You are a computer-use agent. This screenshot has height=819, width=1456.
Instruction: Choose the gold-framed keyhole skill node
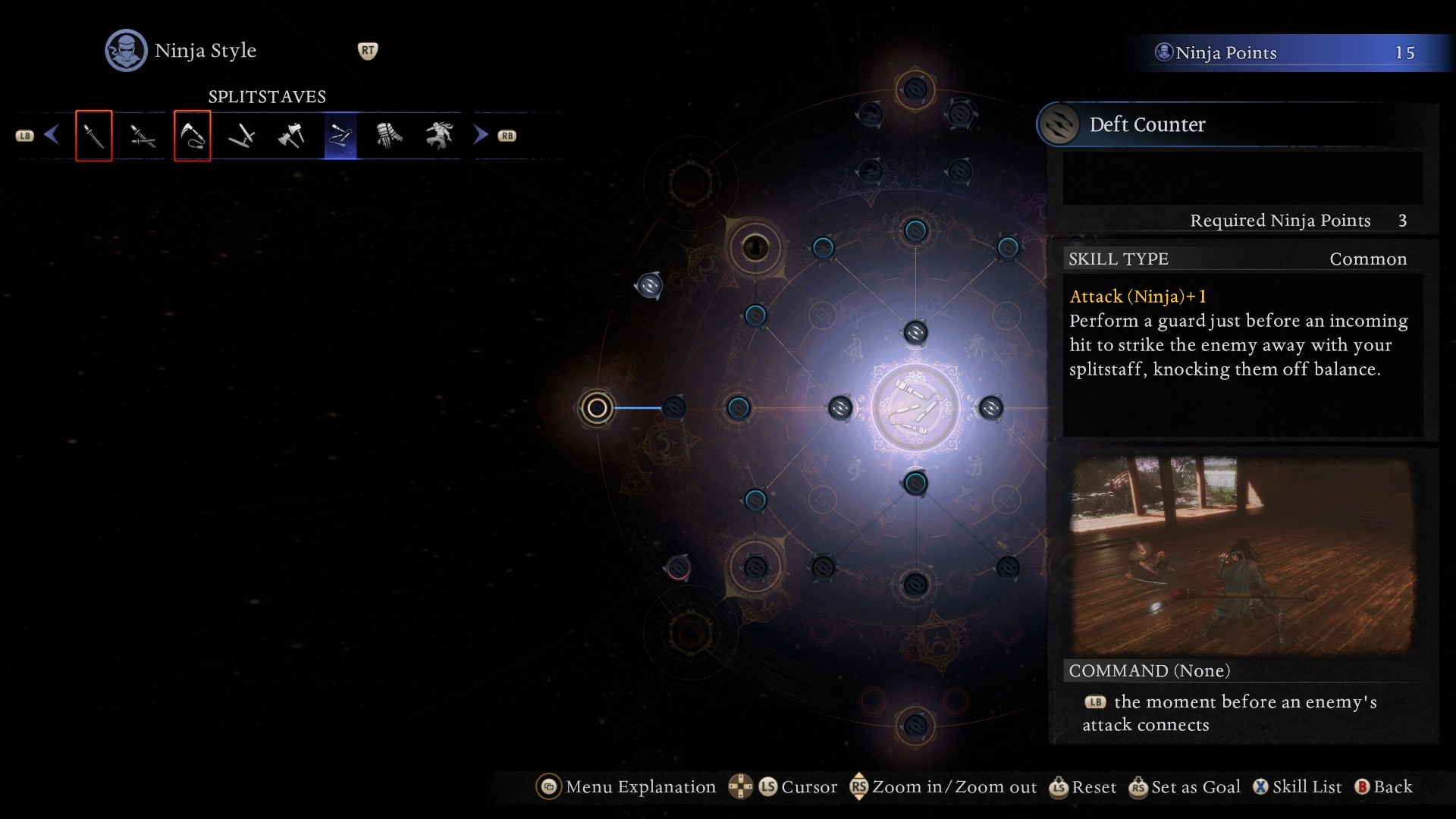[x=755, y=247]
